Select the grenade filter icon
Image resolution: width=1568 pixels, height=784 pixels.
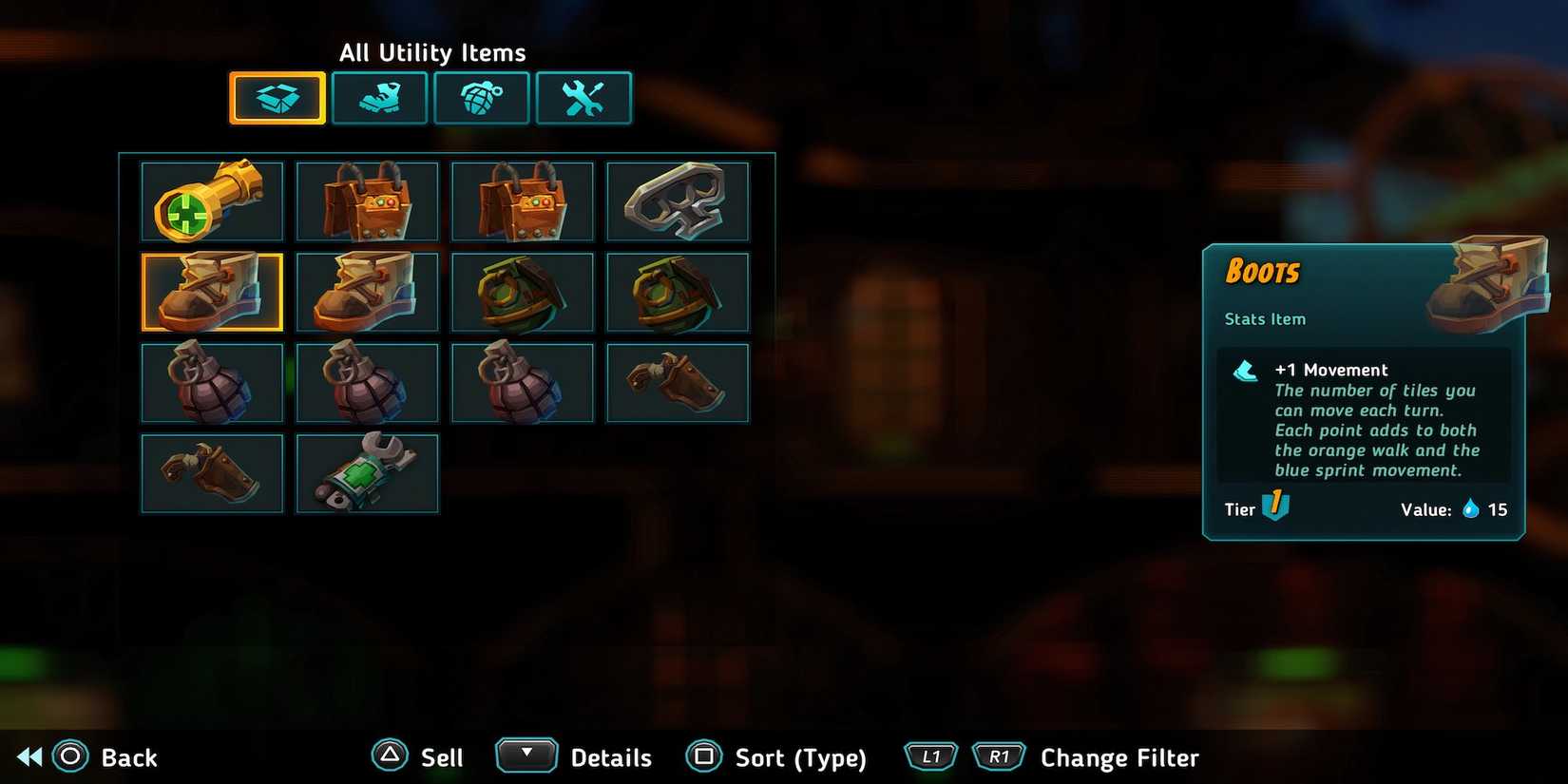(482, 97)
